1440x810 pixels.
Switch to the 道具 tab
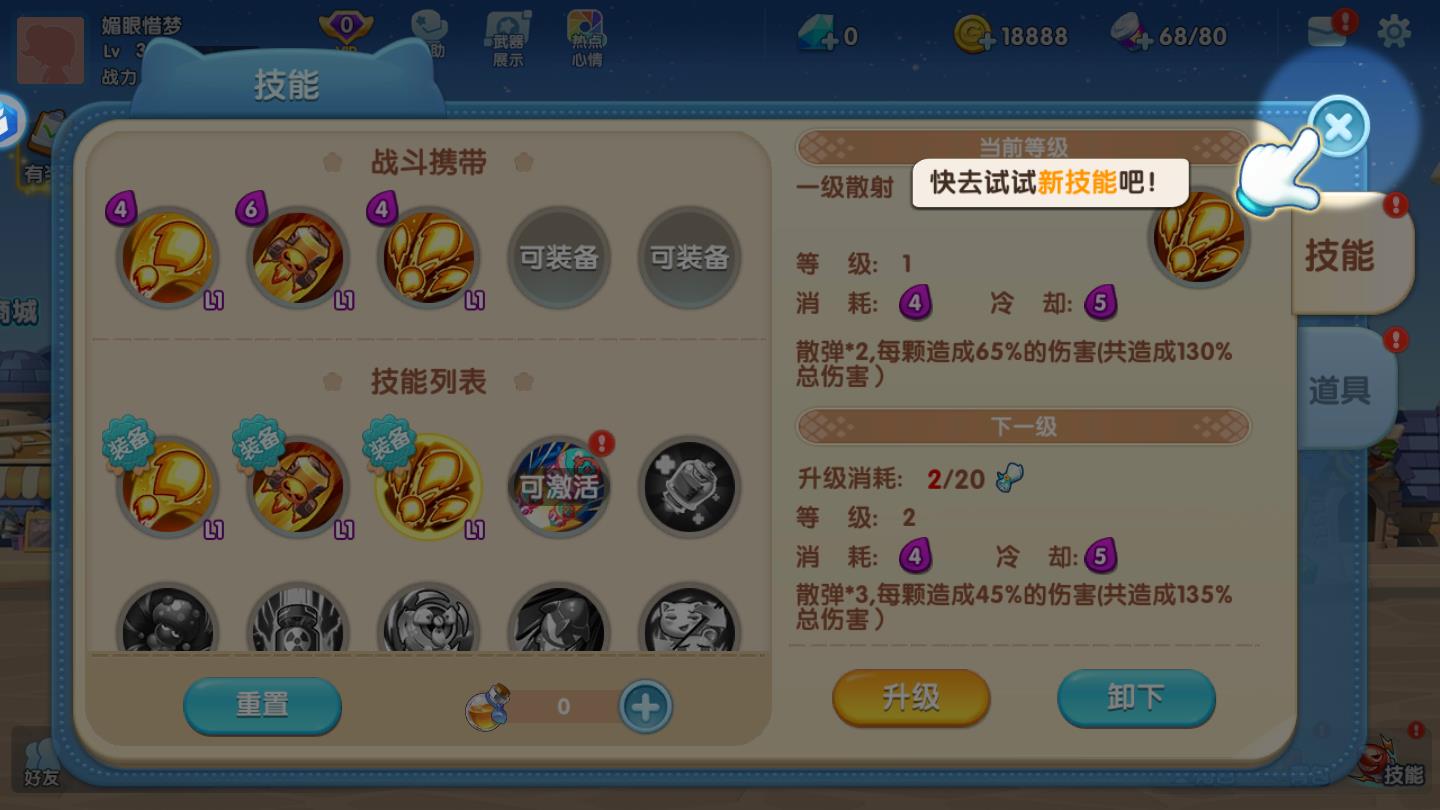(x=1345, y=391)
